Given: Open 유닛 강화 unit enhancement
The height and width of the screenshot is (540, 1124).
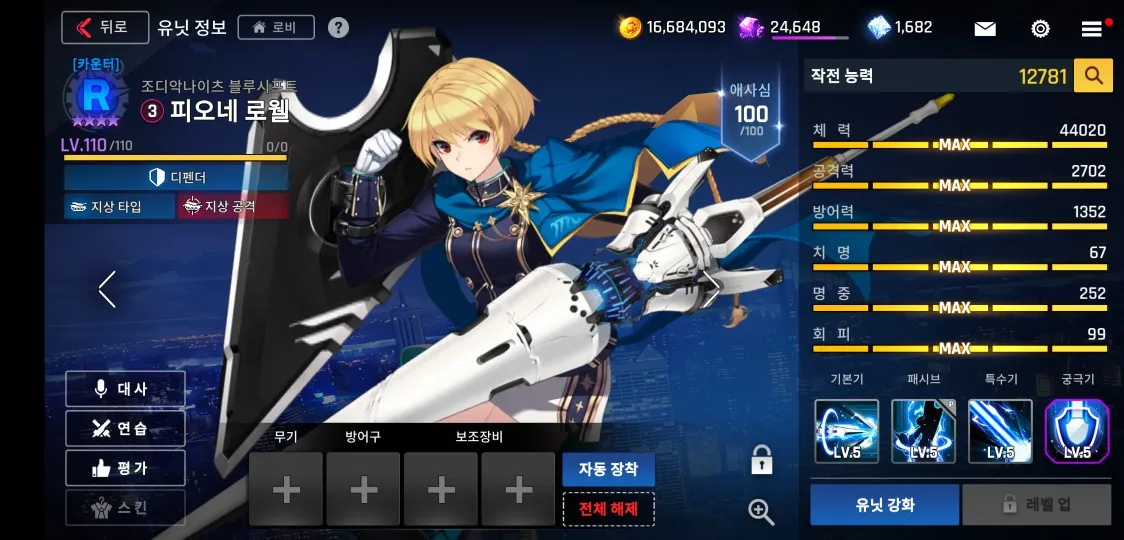Looking at the screenshot, I should coord(884,505).
